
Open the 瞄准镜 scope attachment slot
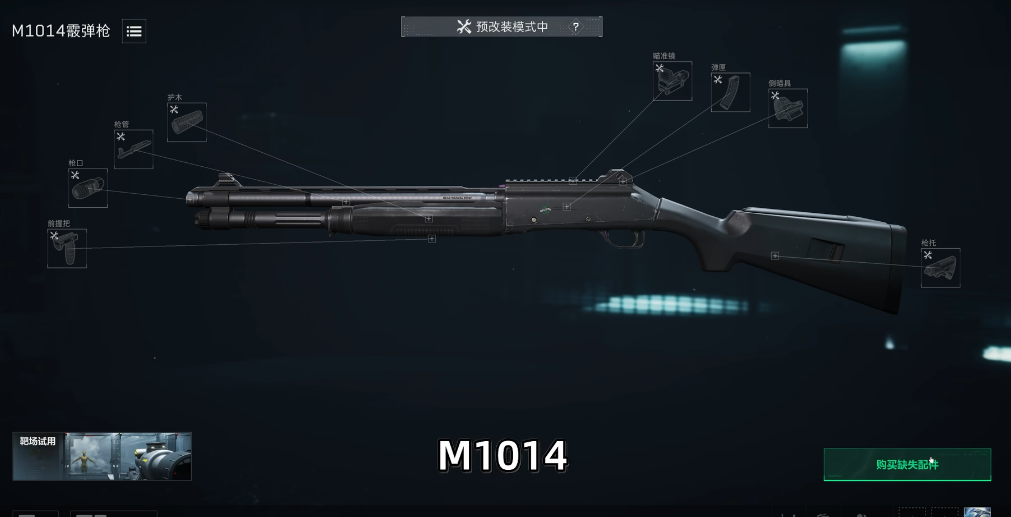click(673, 81)
